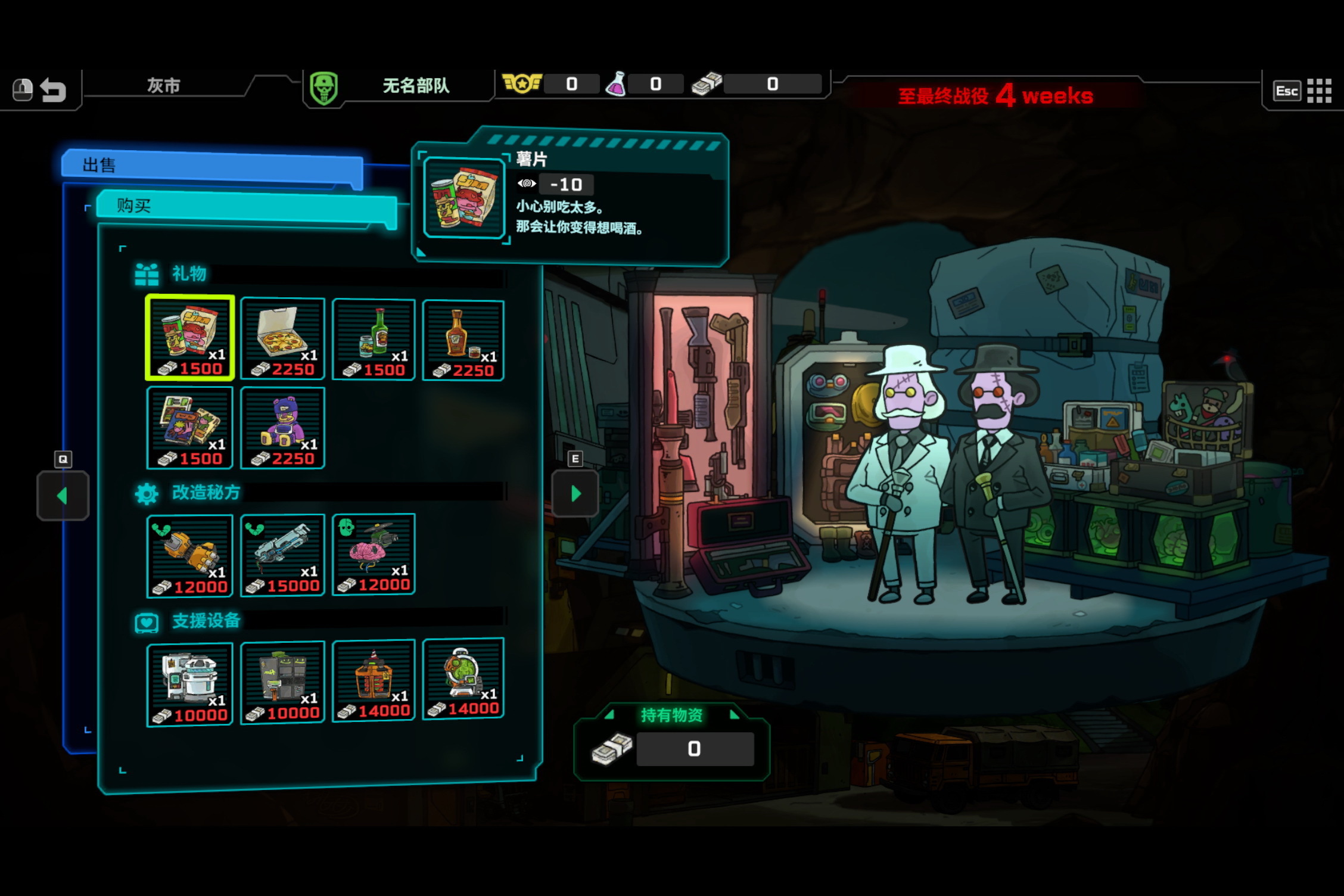Image resolution: width=1344 pixels, height=896 pixels.
Task: Return with the back arrow button
Action: tap(53, 91)
